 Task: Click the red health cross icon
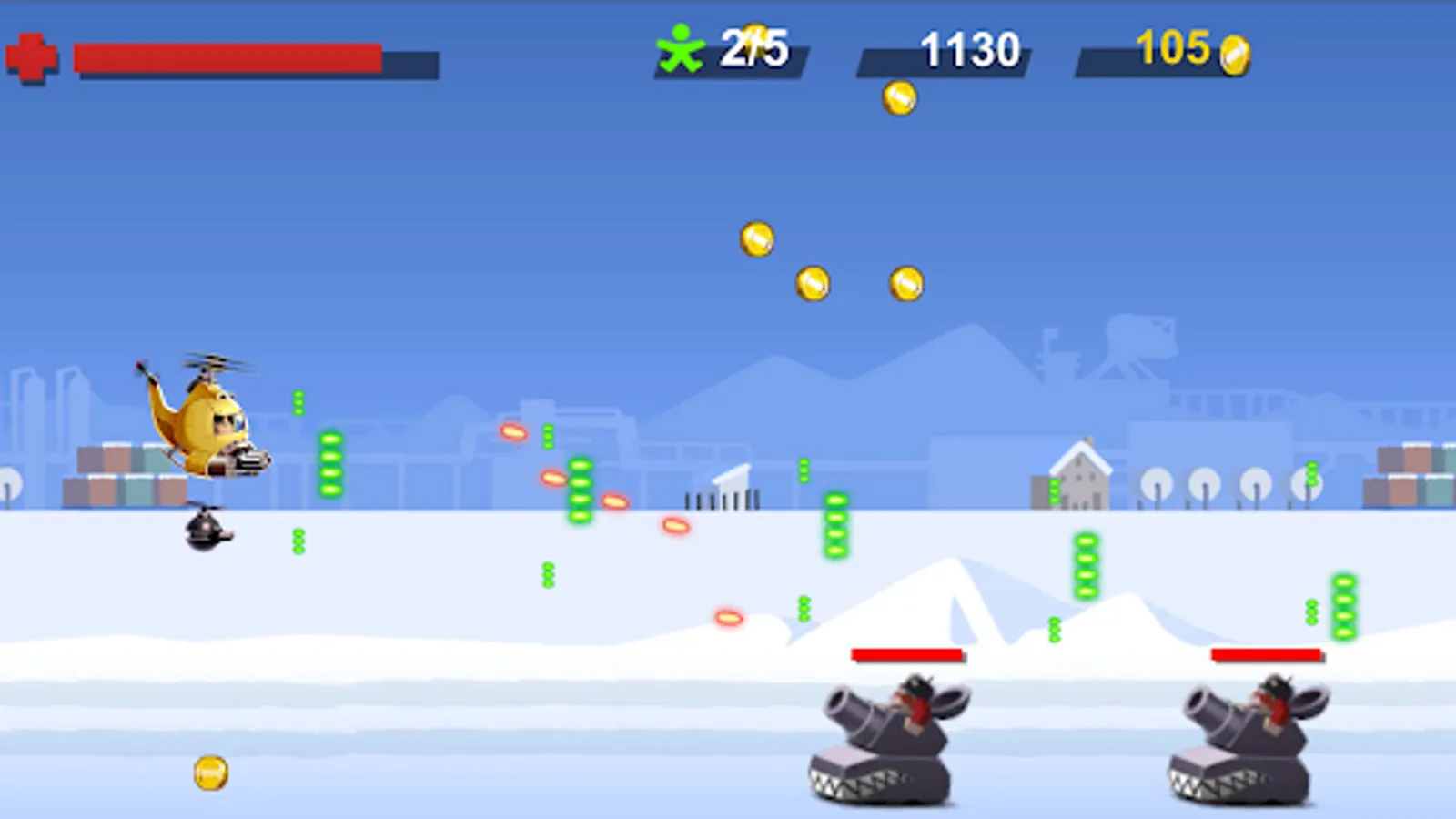(32, 56)
